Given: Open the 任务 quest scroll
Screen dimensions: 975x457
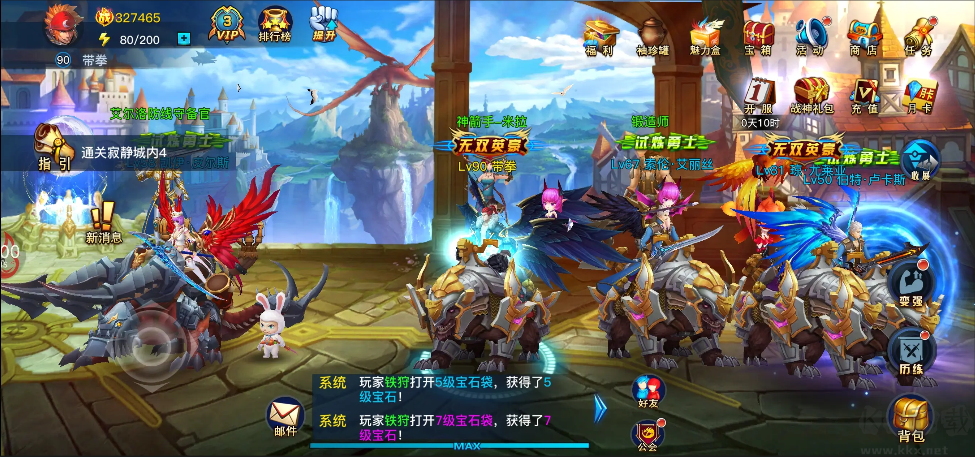Looking at the screenshot, I should click(x=917, y=36).
